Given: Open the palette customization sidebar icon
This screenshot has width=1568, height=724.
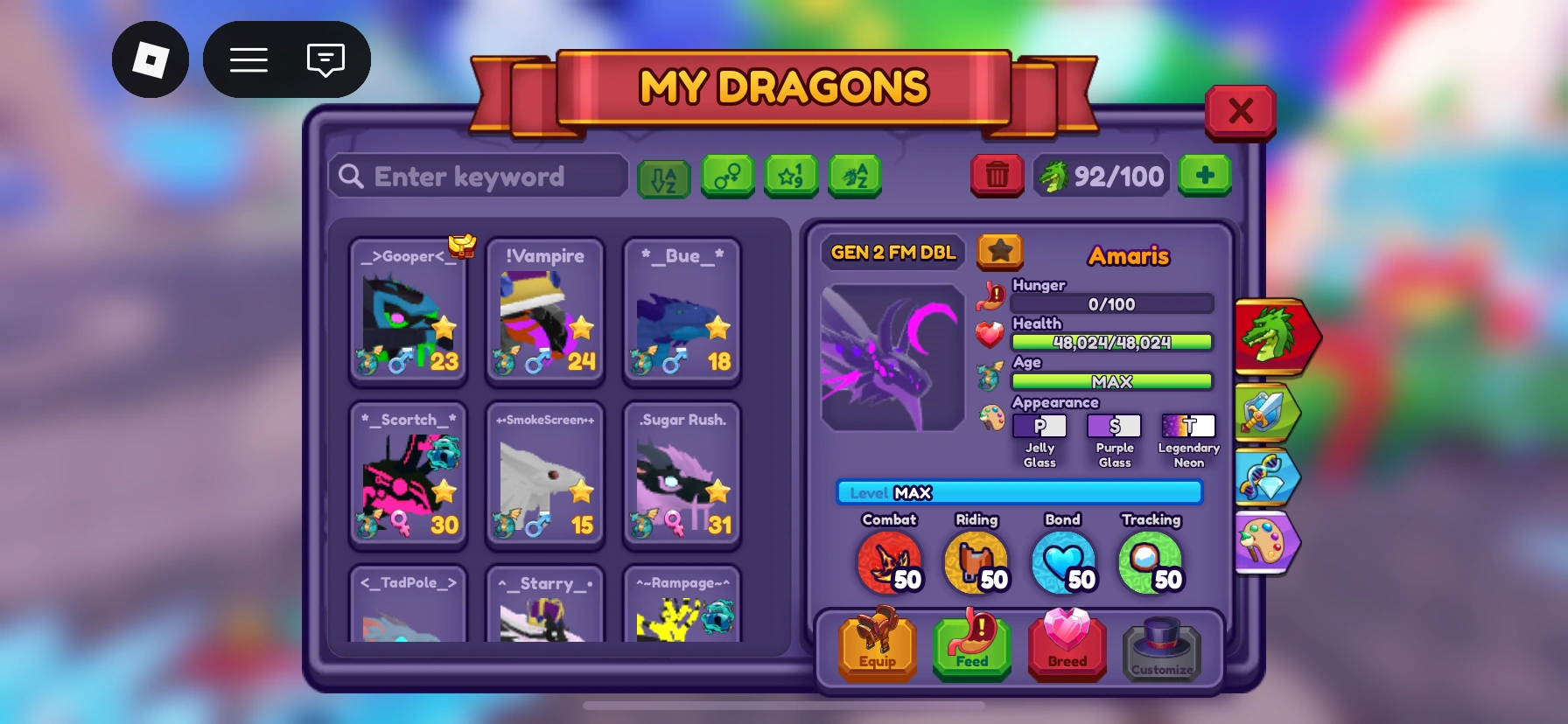Looking at the screenshot, I should [1268, 542].
